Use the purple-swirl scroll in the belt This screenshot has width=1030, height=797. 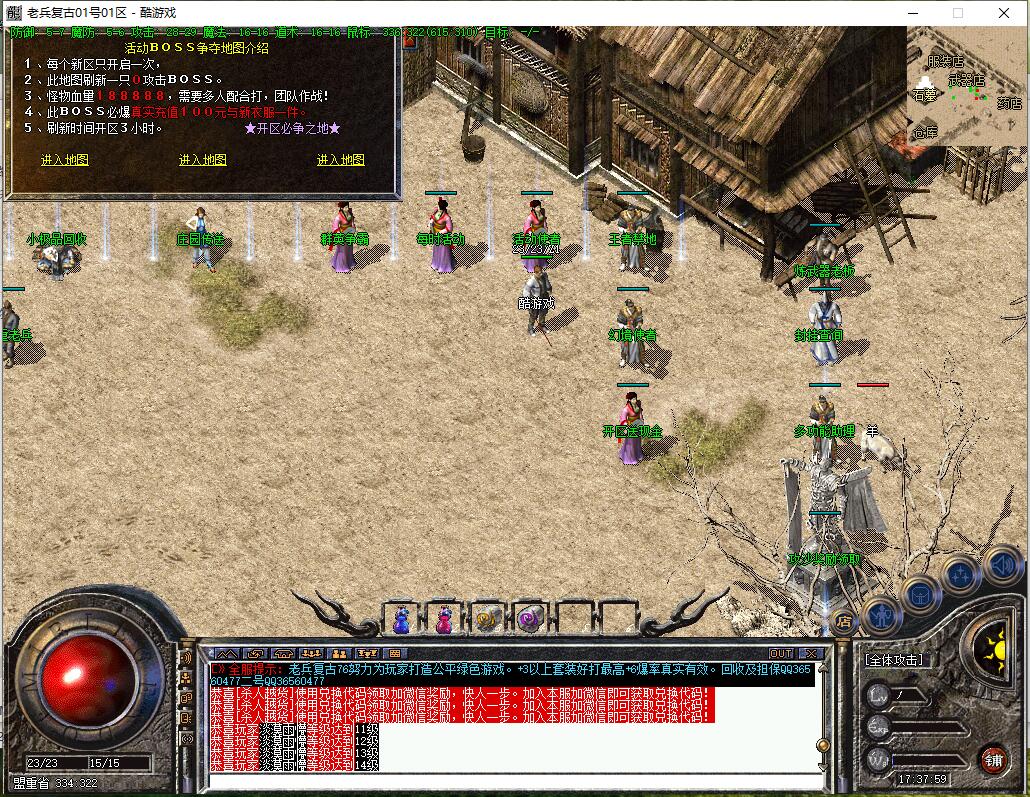tap(528, 620)
